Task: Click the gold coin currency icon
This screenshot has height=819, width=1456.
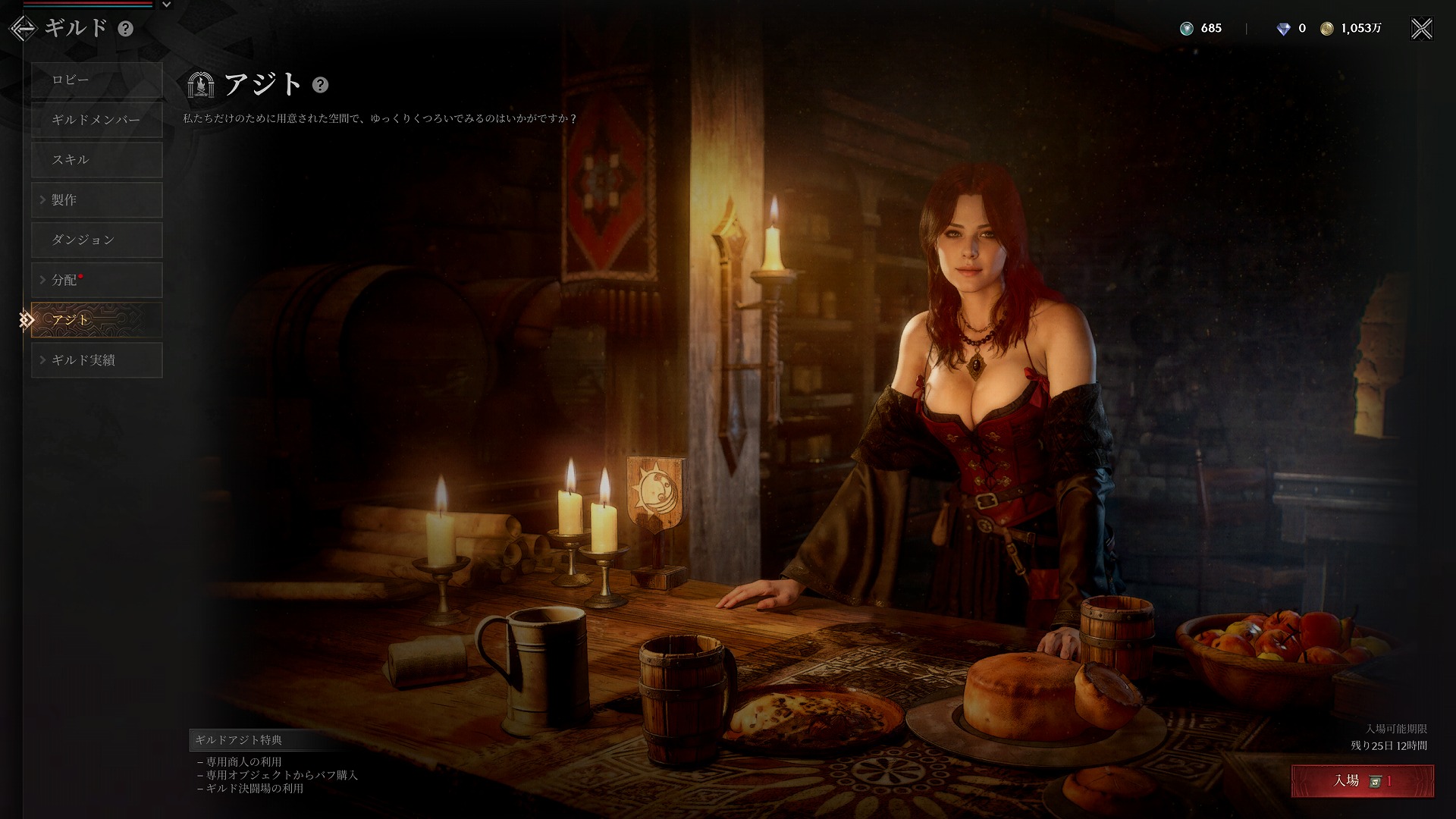Action: (x=1326, y=29)
